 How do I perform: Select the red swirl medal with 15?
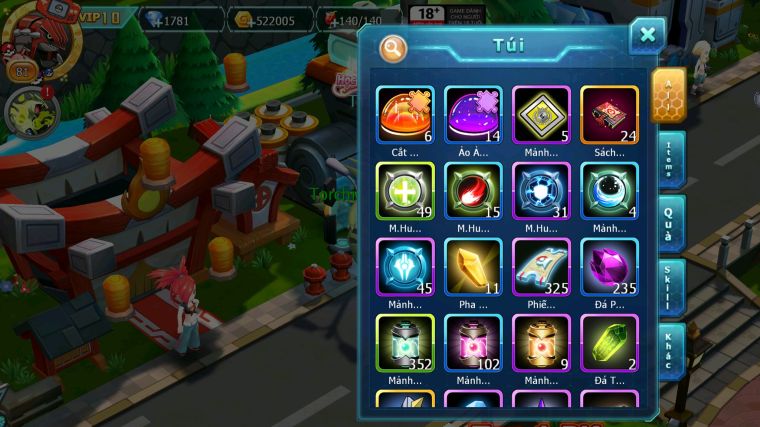(473, 190)
